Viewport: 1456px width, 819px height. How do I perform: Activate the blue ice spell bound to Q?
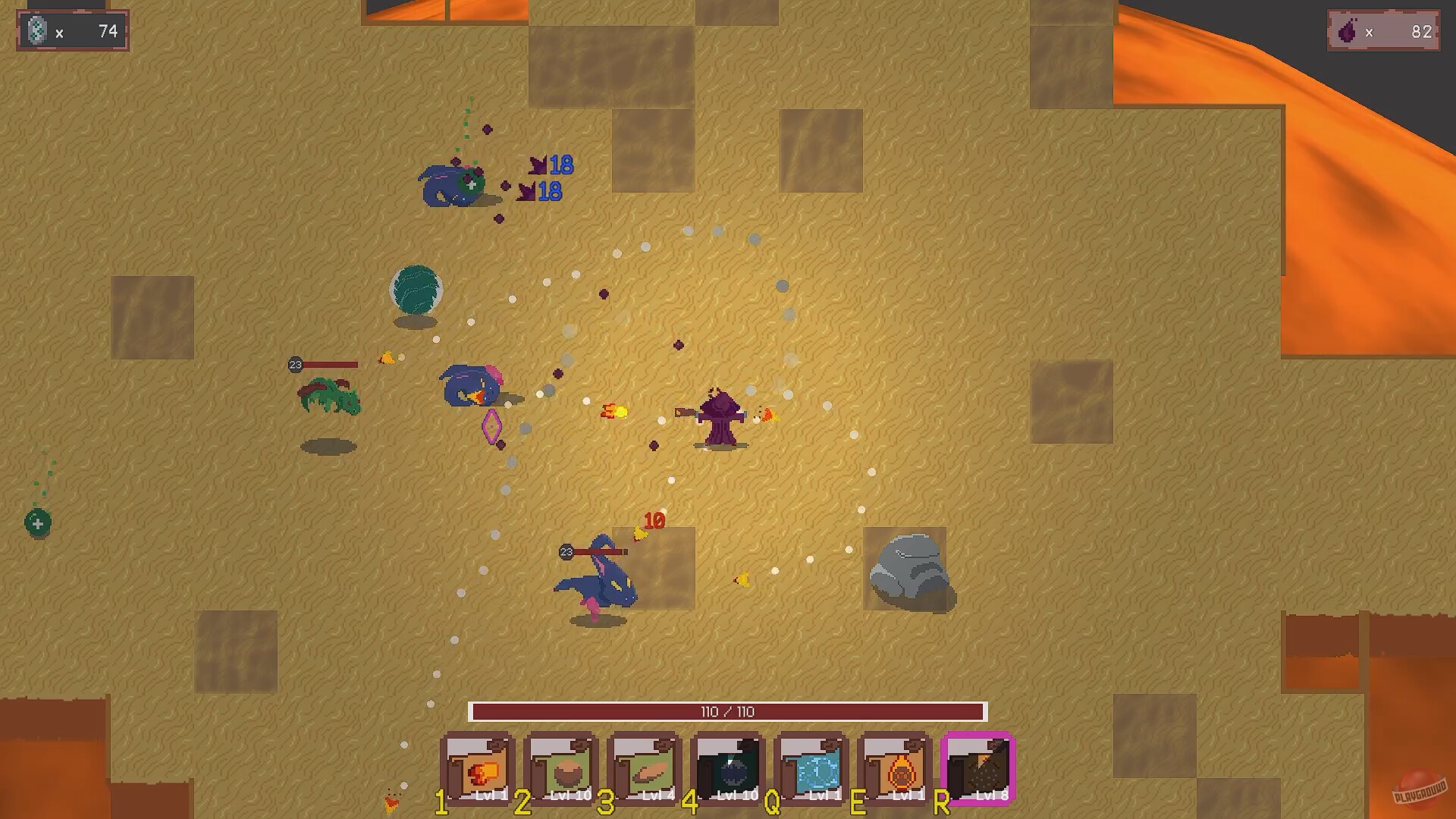click(812, 768)
